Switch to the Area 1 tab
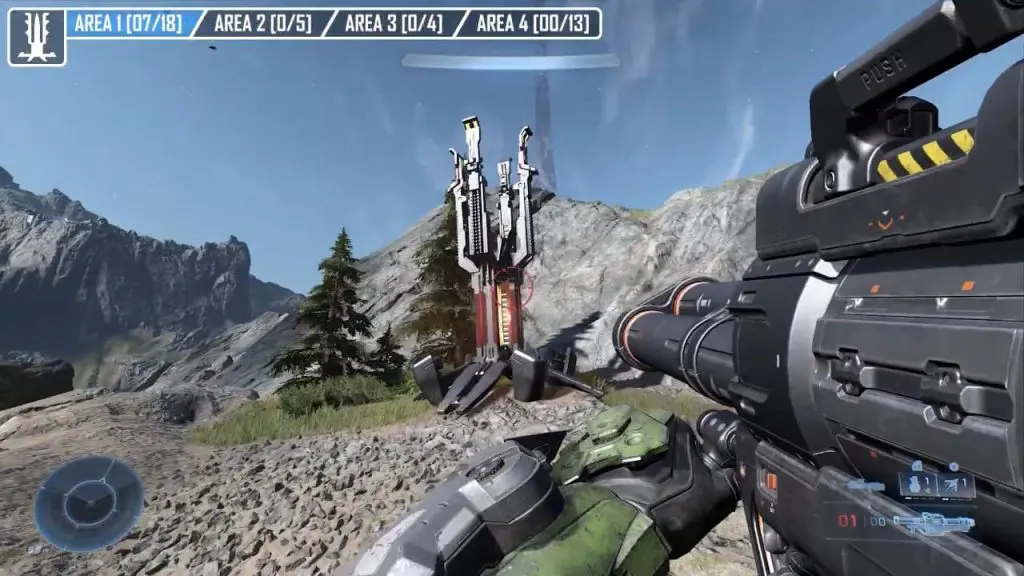 point(130,24)
